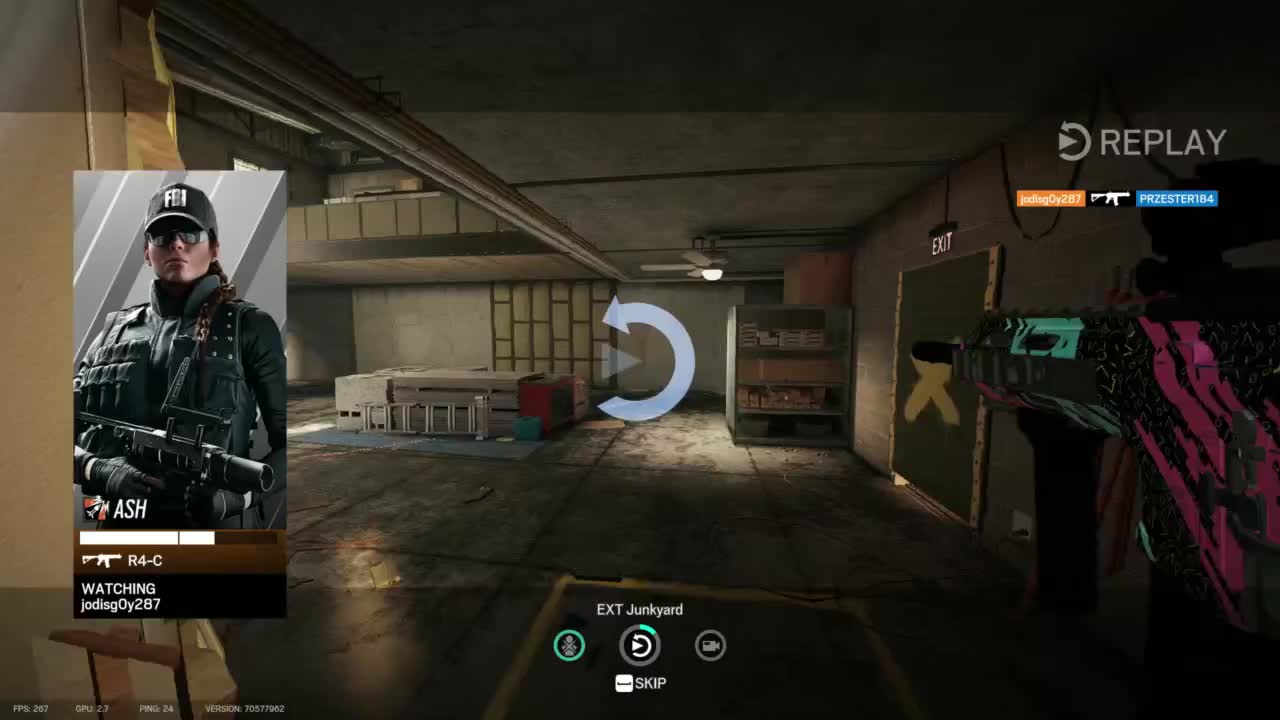This screenshot has height=720, width=1280.
Task: Select the support observer mode icon
Action: click(569, 645)
